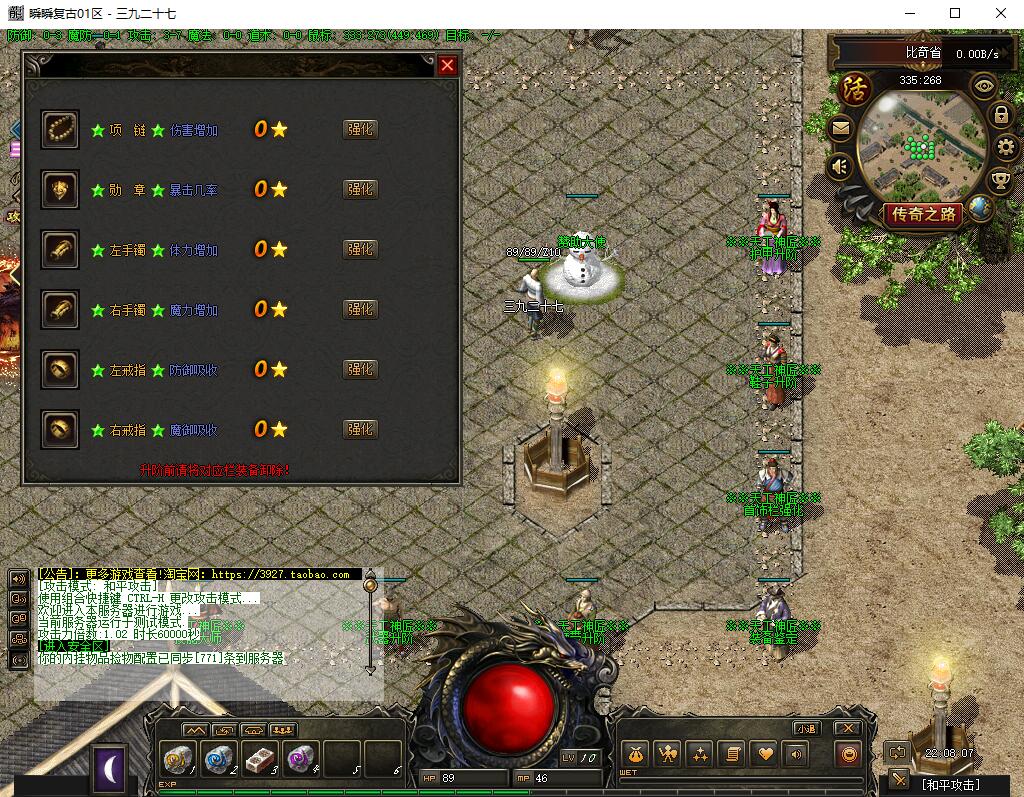Open the world map globe icon

click(x=980, y=208)
